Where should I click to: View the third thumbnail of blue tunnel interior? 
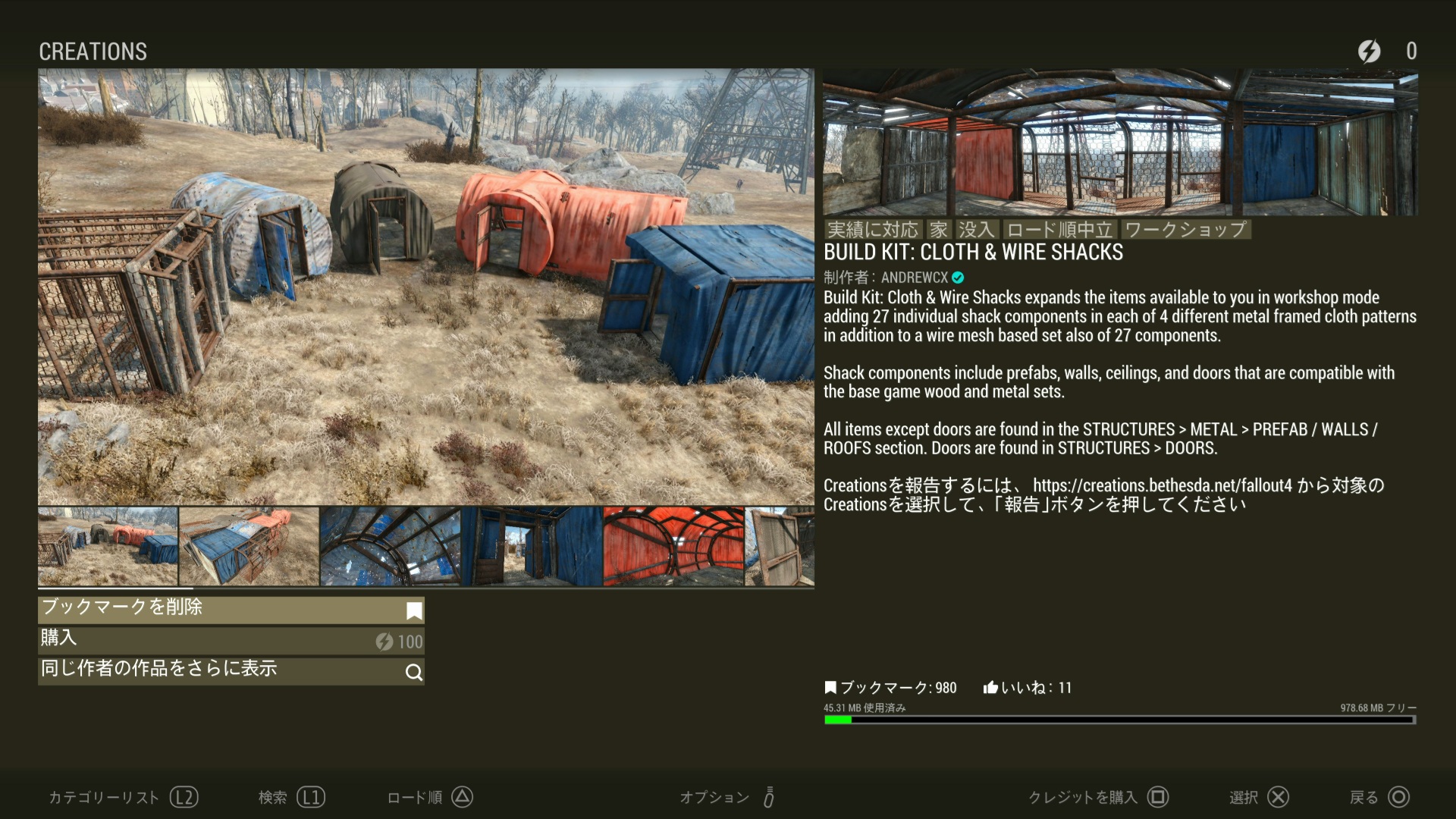coord(390,547)
